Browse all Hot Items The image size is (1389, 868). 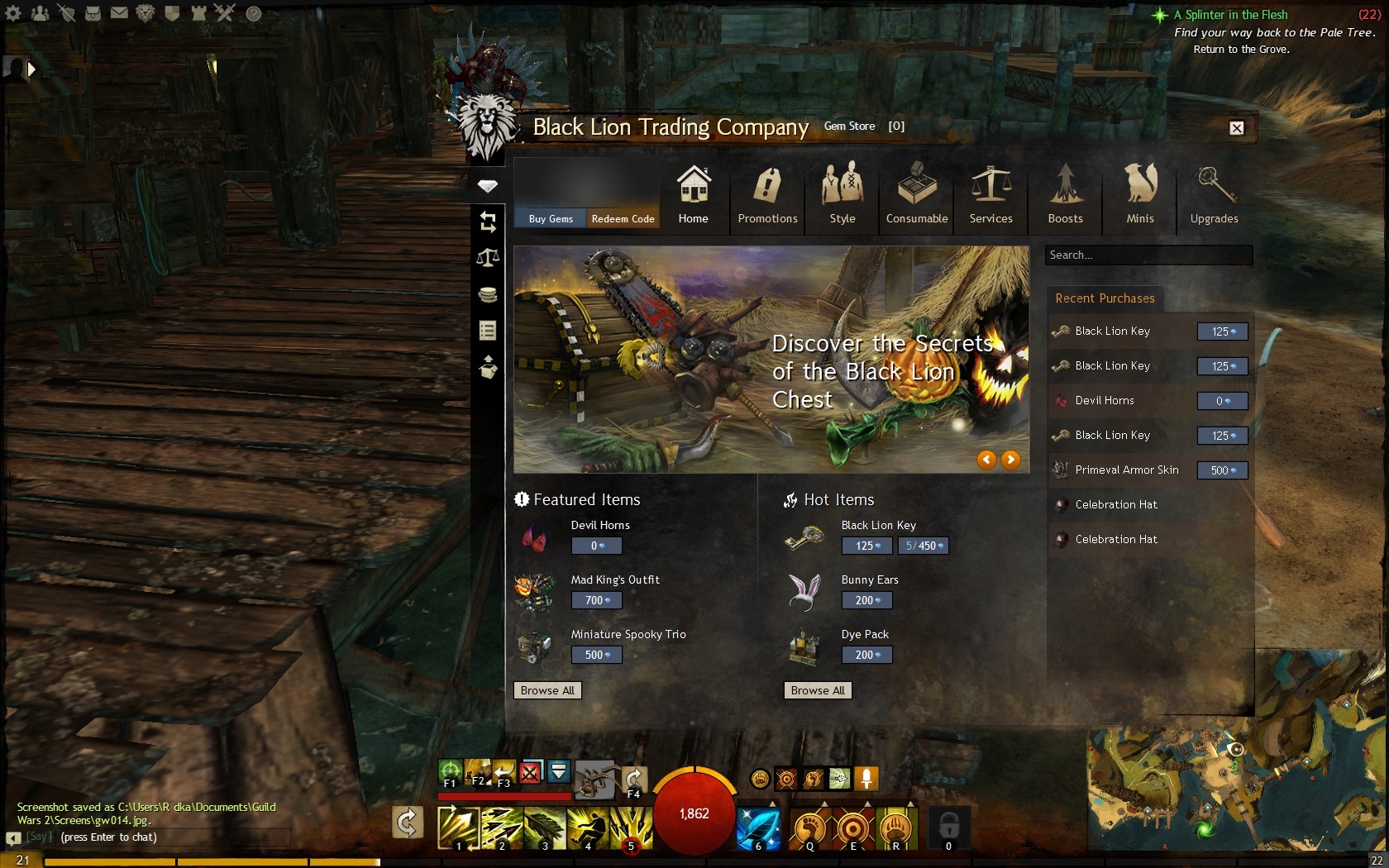click(x=818, y=690)
